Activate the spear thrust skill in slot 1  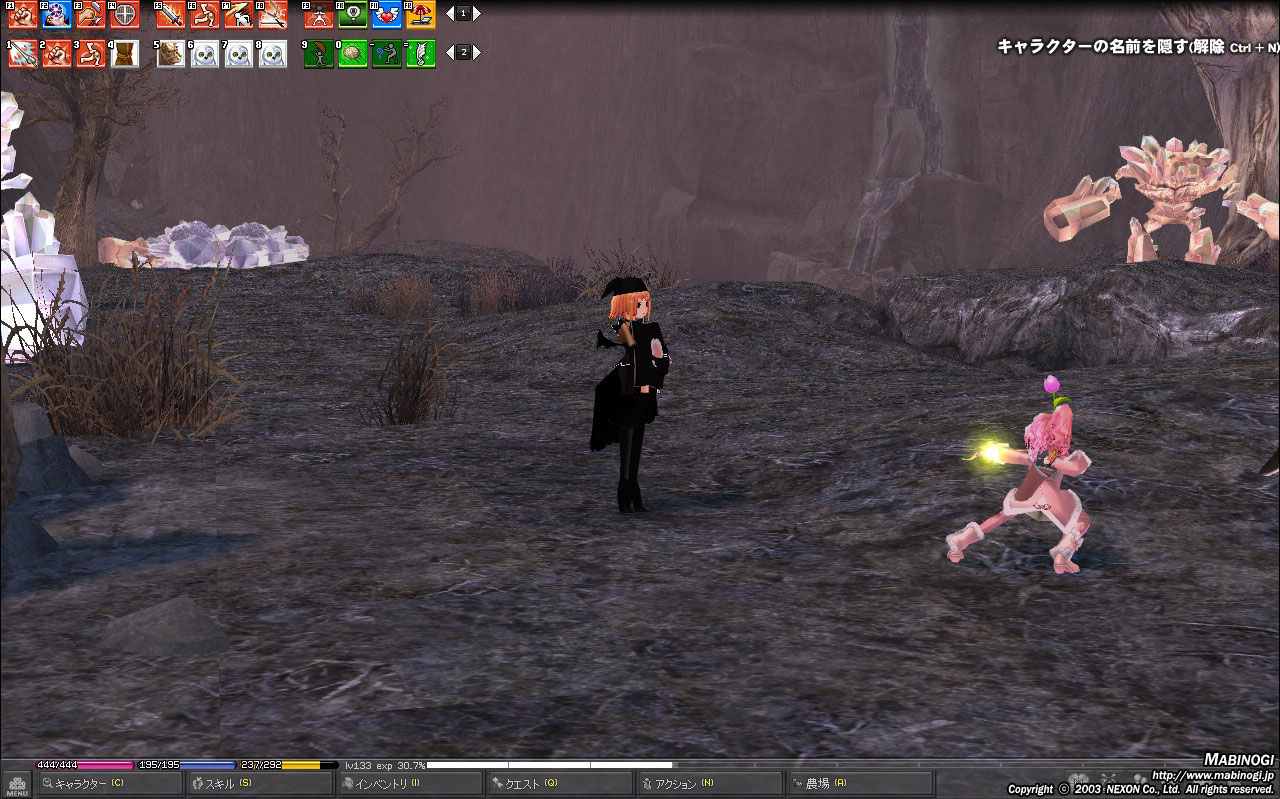pyautogui.click(x=22, y=53)
